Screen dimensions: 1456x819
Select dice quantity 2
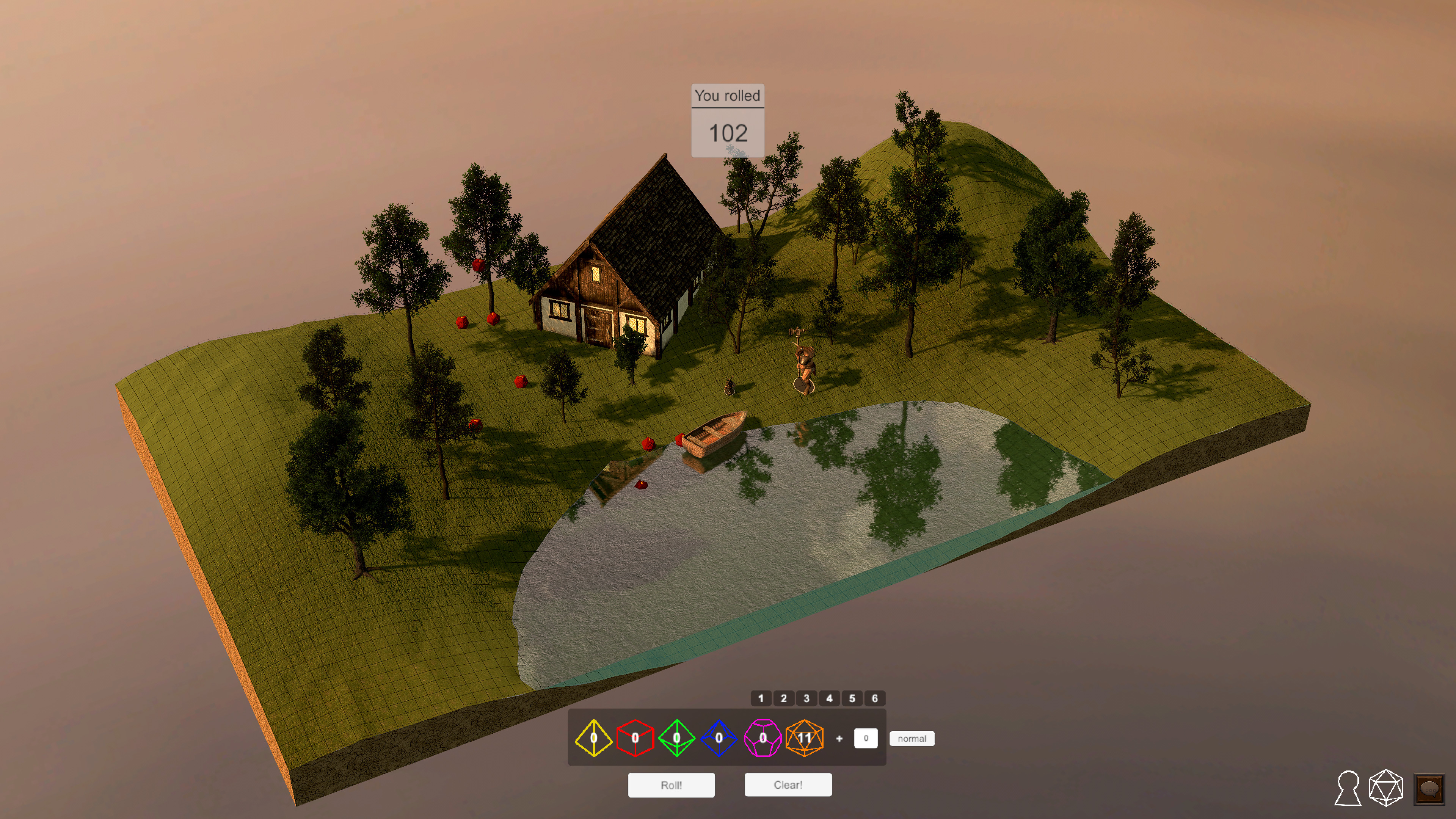pyautogui.click(x=784, y=698)
